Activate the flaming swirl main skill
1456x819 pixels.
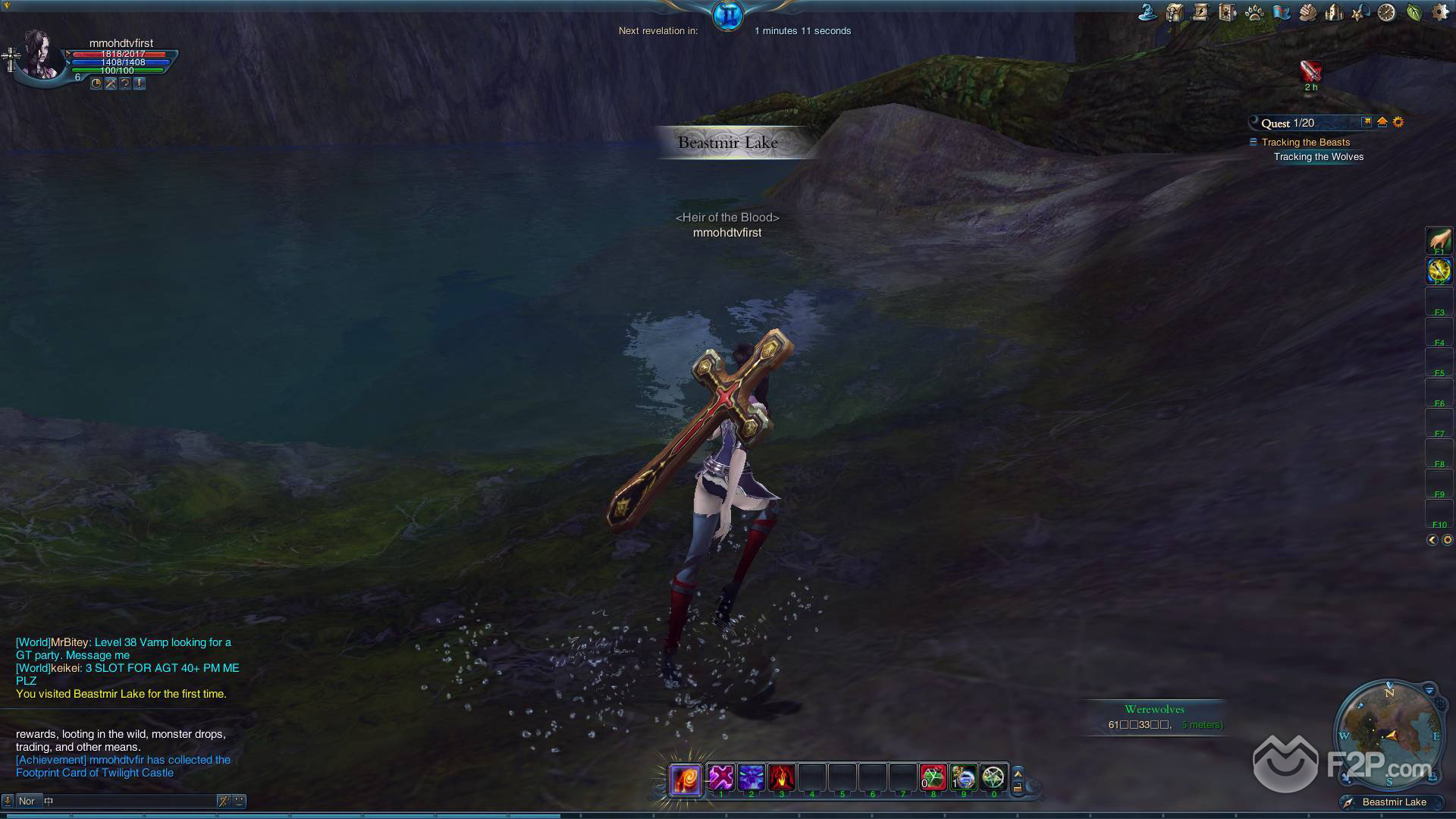[x=685, y=779]
